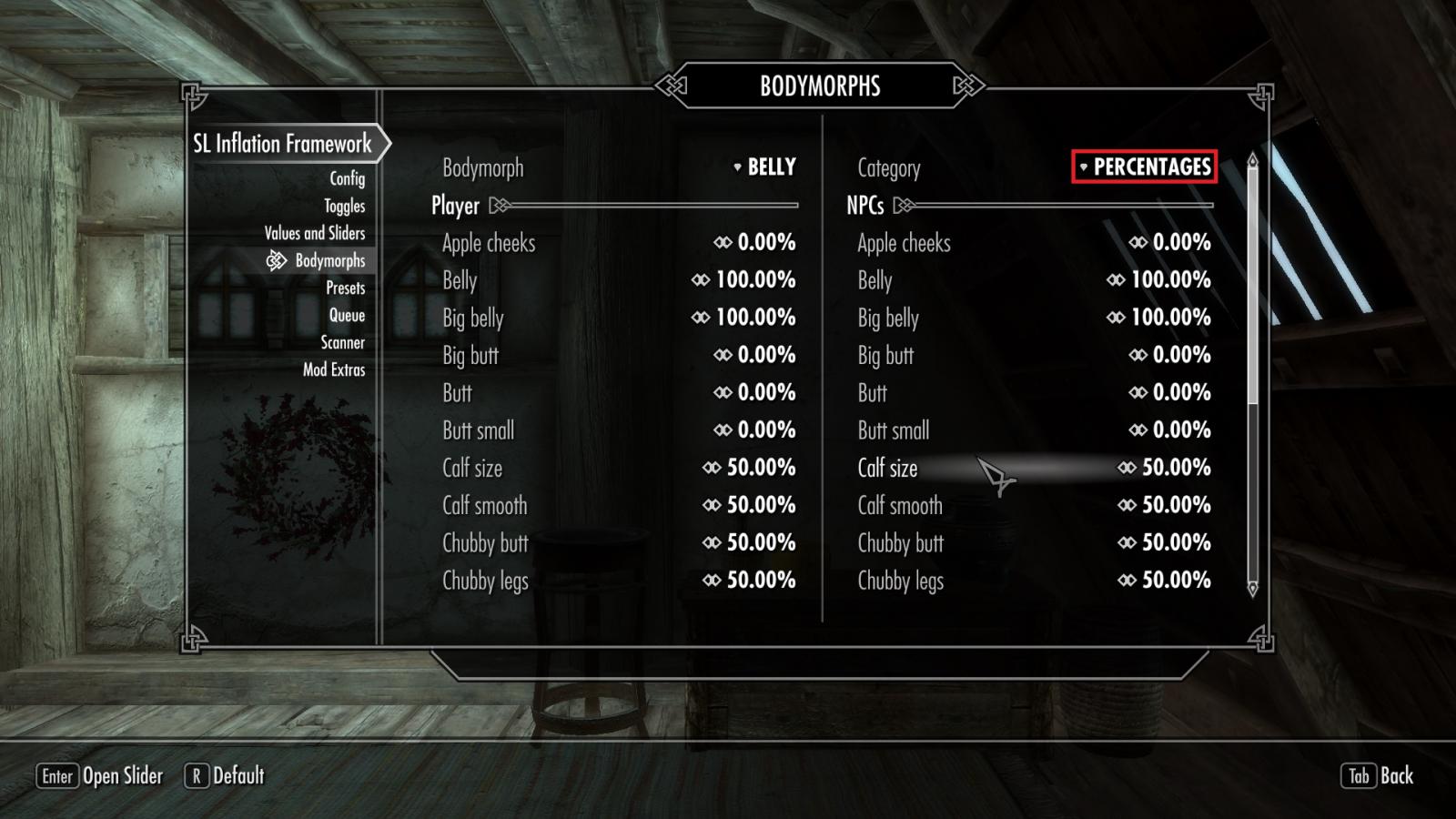Adjust the Player Big butt value
This screenshot has height=819, width=1456.
(754, 355)
